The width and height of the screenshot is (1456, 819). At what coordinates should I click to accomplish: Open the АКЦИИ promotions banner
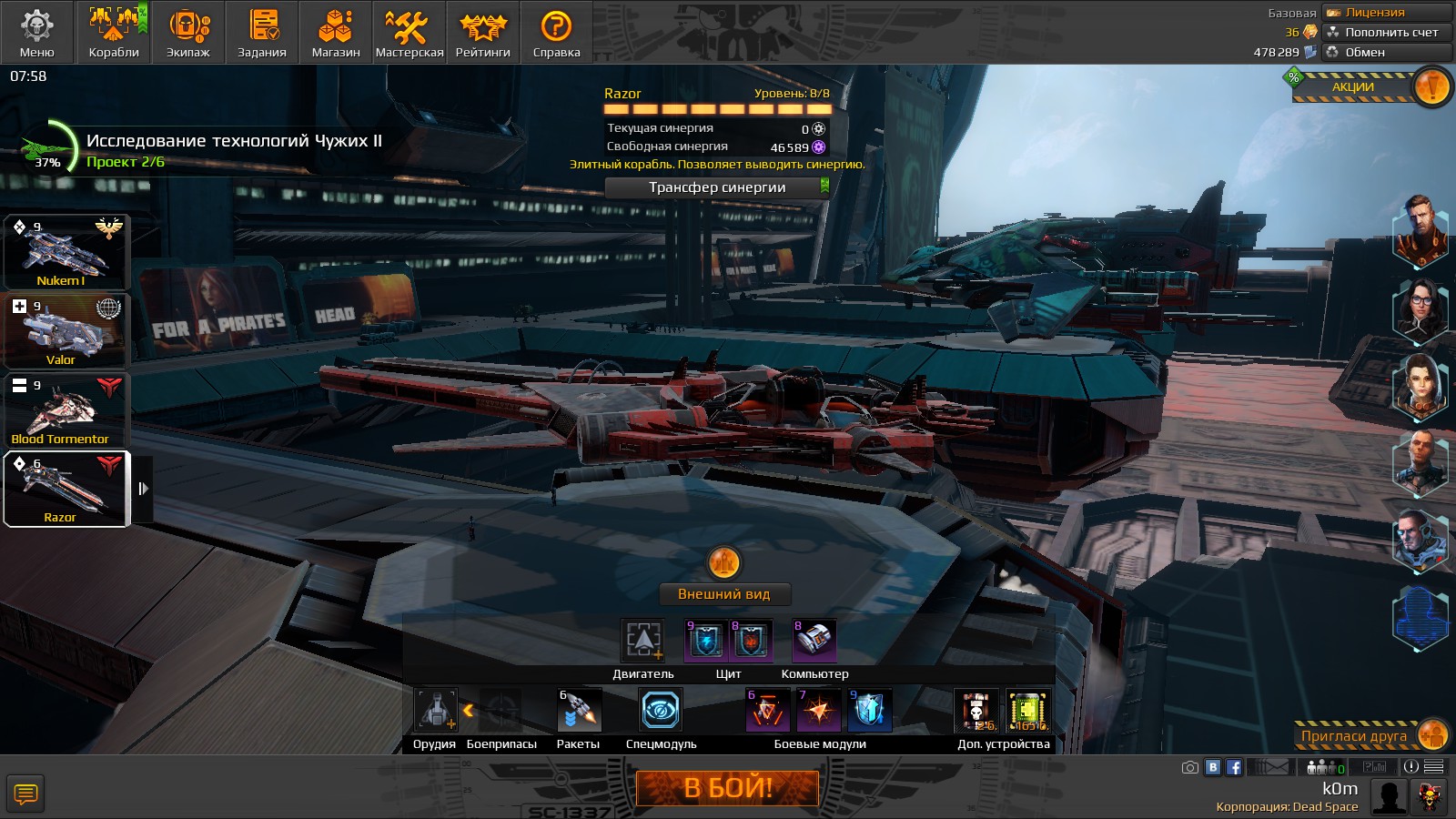(1365, 87)
